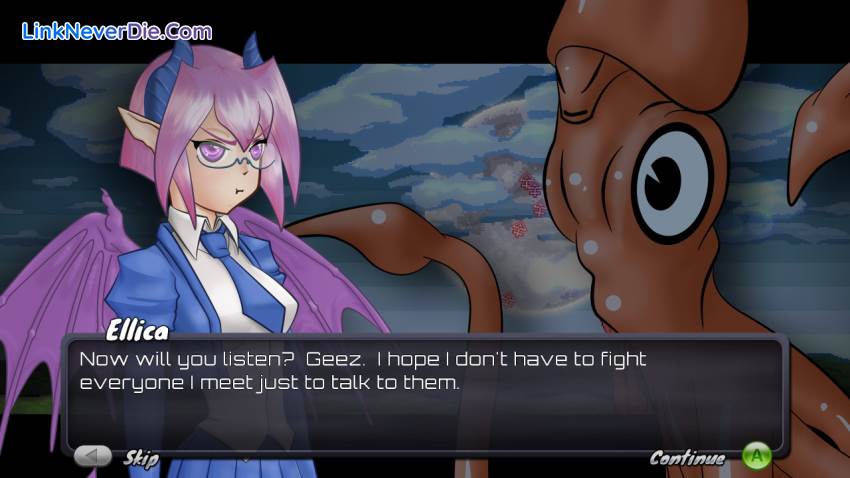
Task: Skip the dialogue with the Skip label
Action: (x=141, y=458)
